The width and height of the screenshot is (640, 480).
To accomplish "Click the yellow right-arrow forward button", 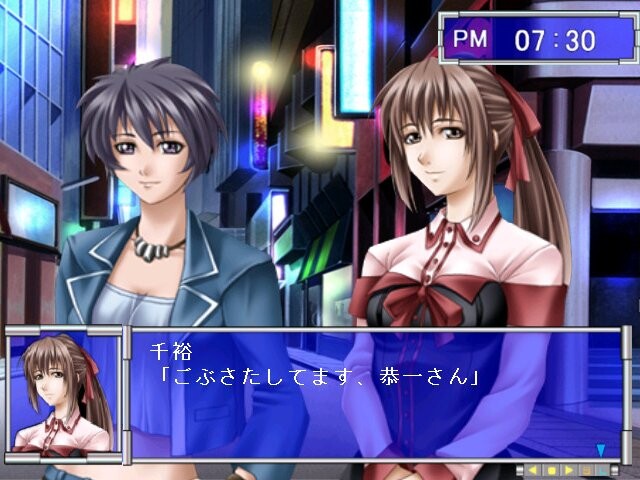I will pyautogui.click(x=569, y=470).
